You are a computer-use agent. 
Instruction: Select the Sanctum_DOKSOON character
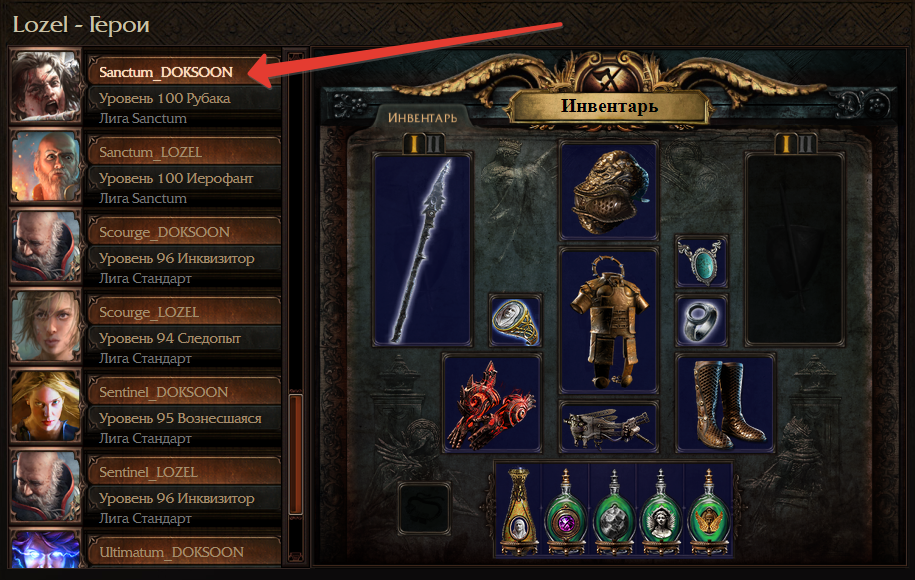pos(165,72)
